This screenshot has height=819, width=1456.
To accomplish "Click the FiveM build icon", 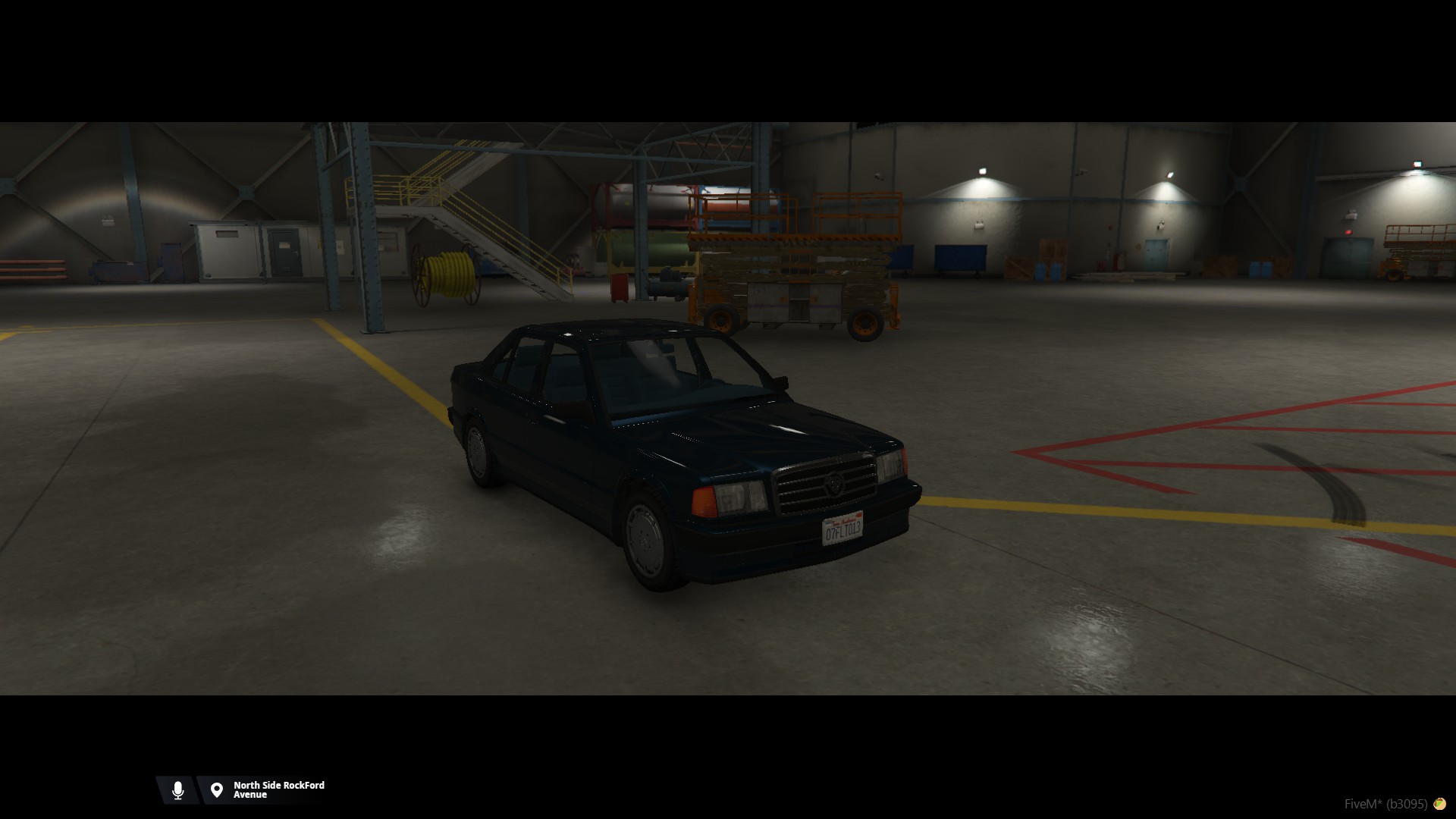I will click(x=1439, y=804).
